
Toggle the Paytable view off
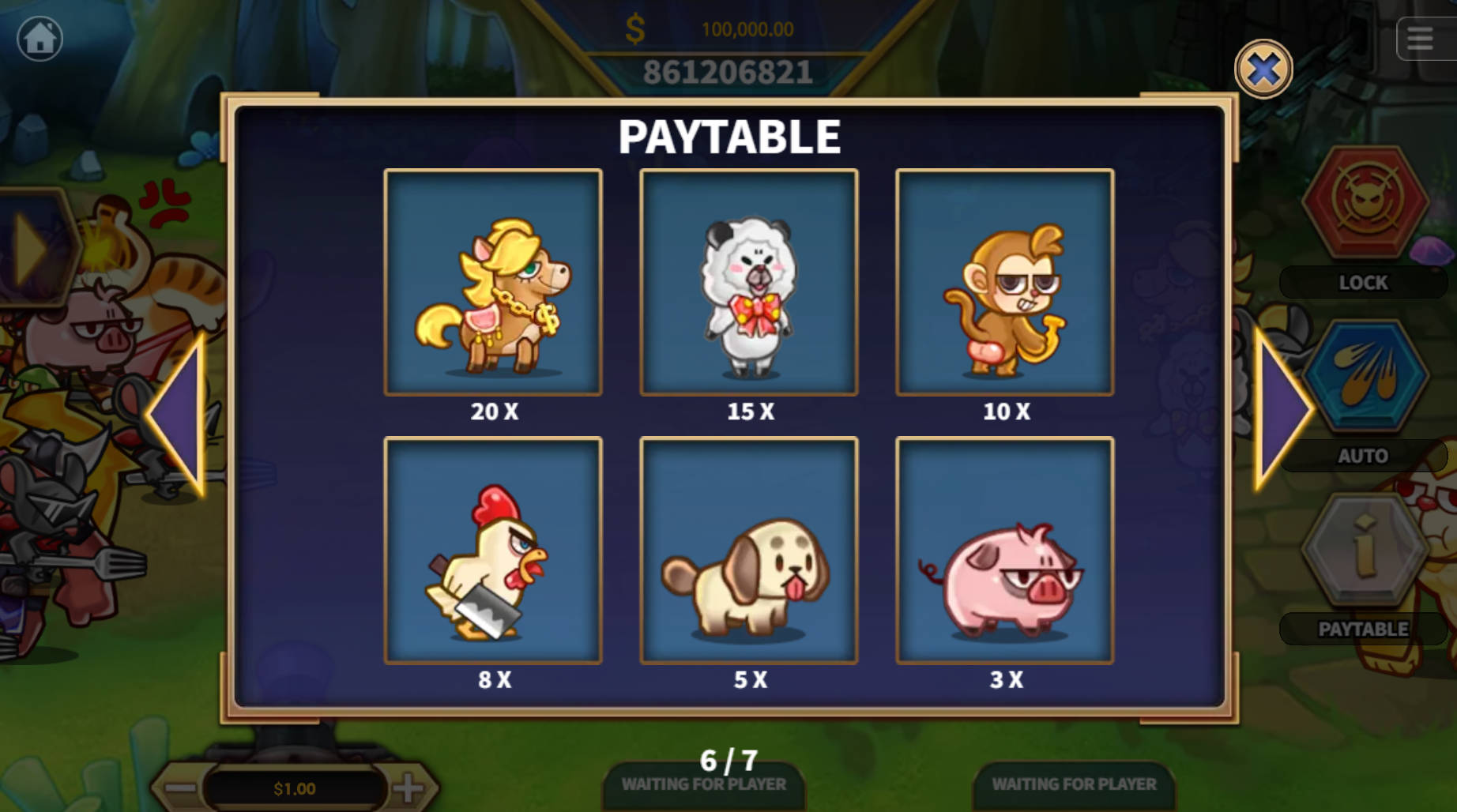coord(1362,629)
